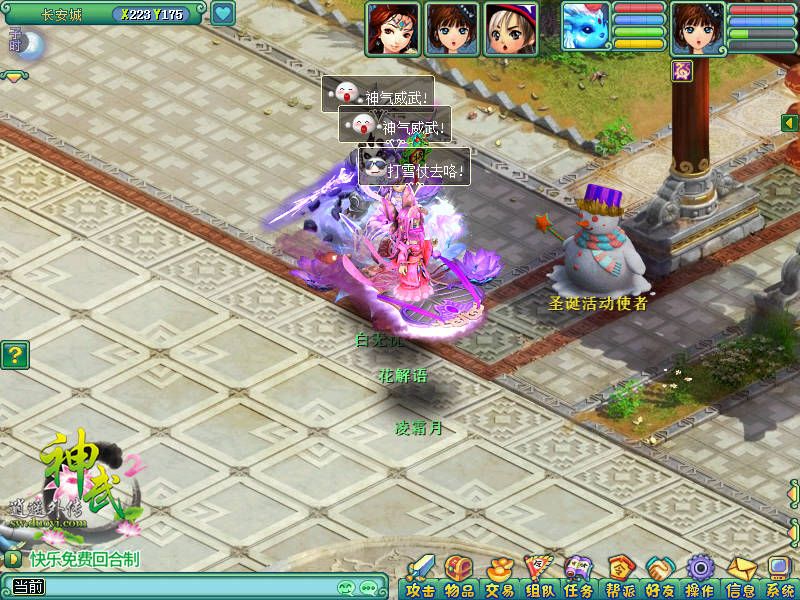Viewport: 800px width, 600px height.
Task: Click the purple buff icon under player portrait
Action: tap(683, 69)
